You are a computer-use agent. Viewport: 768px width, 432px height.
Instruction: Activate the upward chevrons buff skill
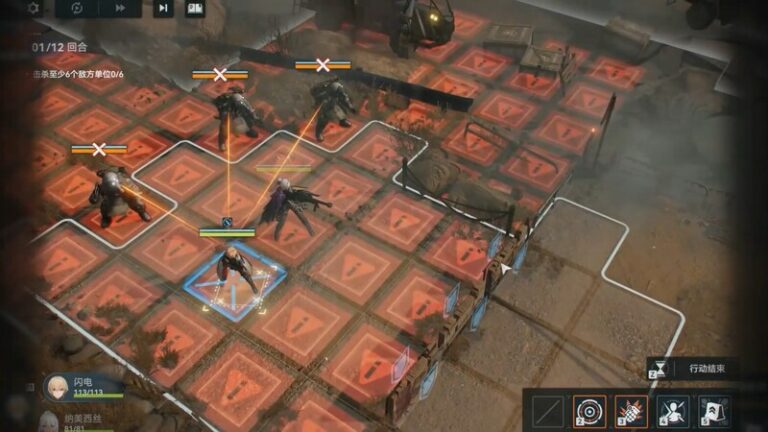[714, 410]
